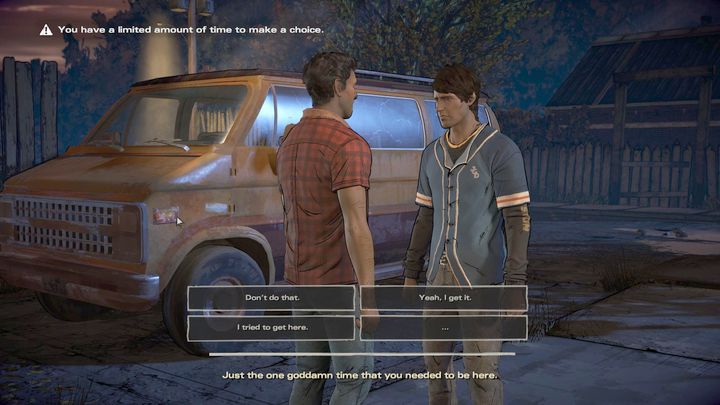
Task: Choose the "Don't do that." reply
Action: point(271,298)
